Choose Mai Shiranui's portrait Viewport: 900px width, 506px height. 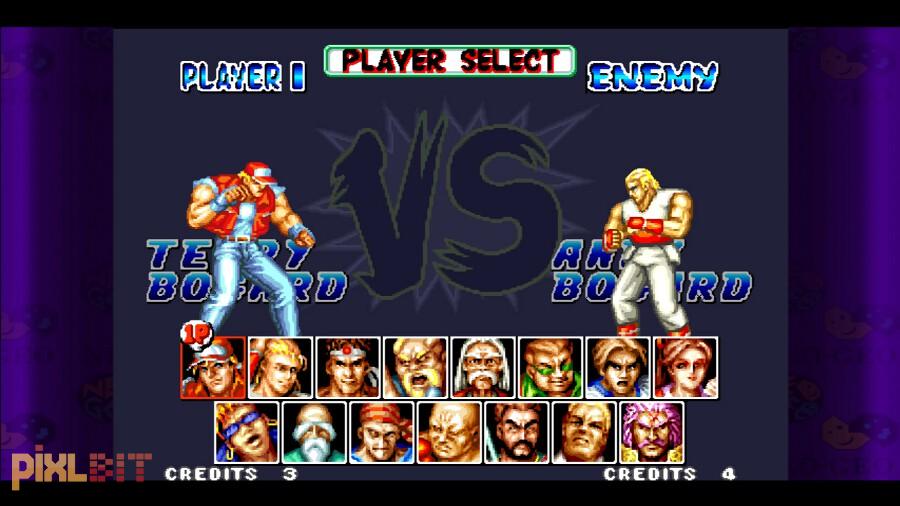(685, 368)
